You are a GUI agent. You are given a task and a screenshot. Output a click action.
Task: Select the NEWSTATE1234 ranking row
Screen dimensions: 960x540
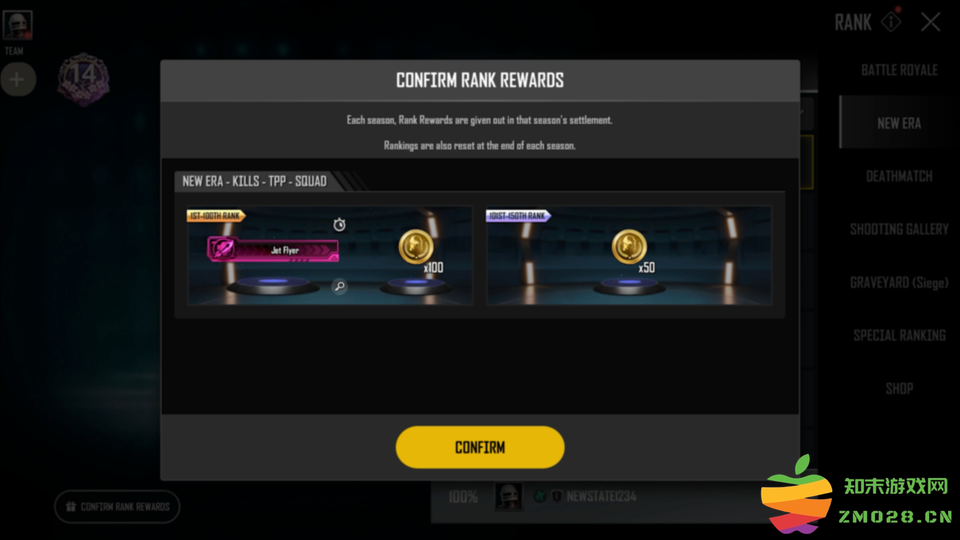[600, 496]
